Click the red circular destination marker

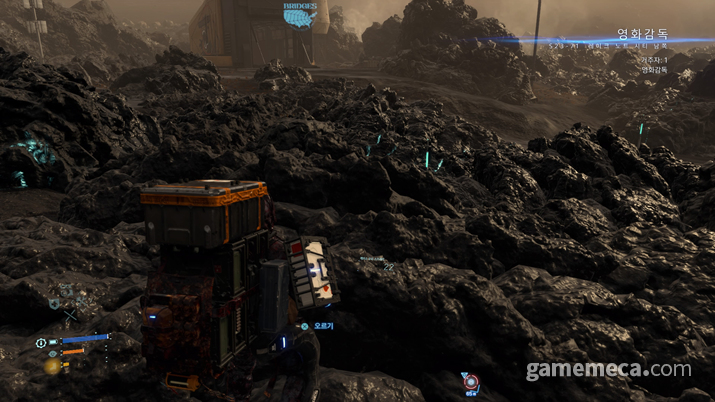point(469,382)
